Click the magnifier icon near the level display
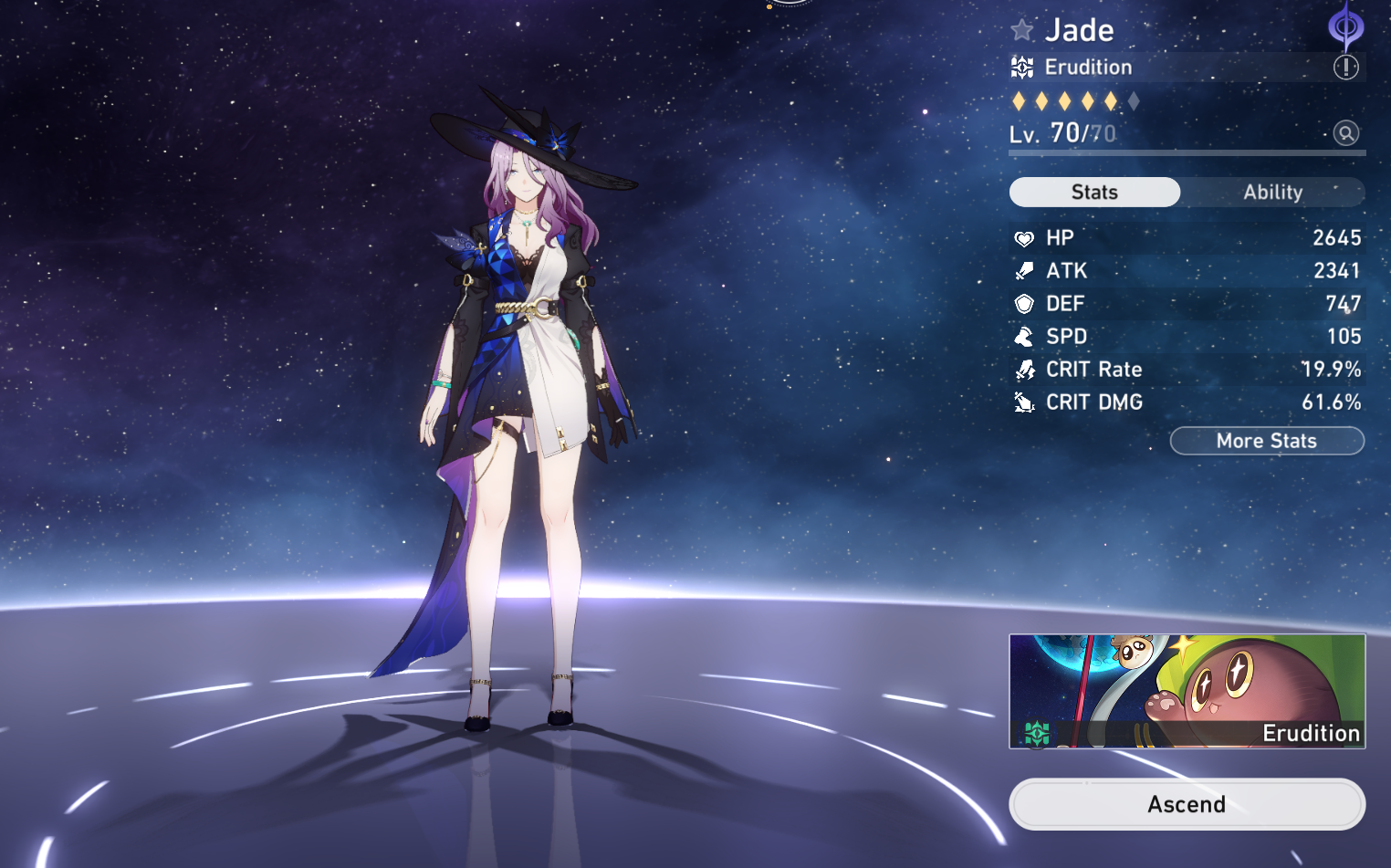This screenshot has width=1391, height=868. click(x=1346, y=133)
